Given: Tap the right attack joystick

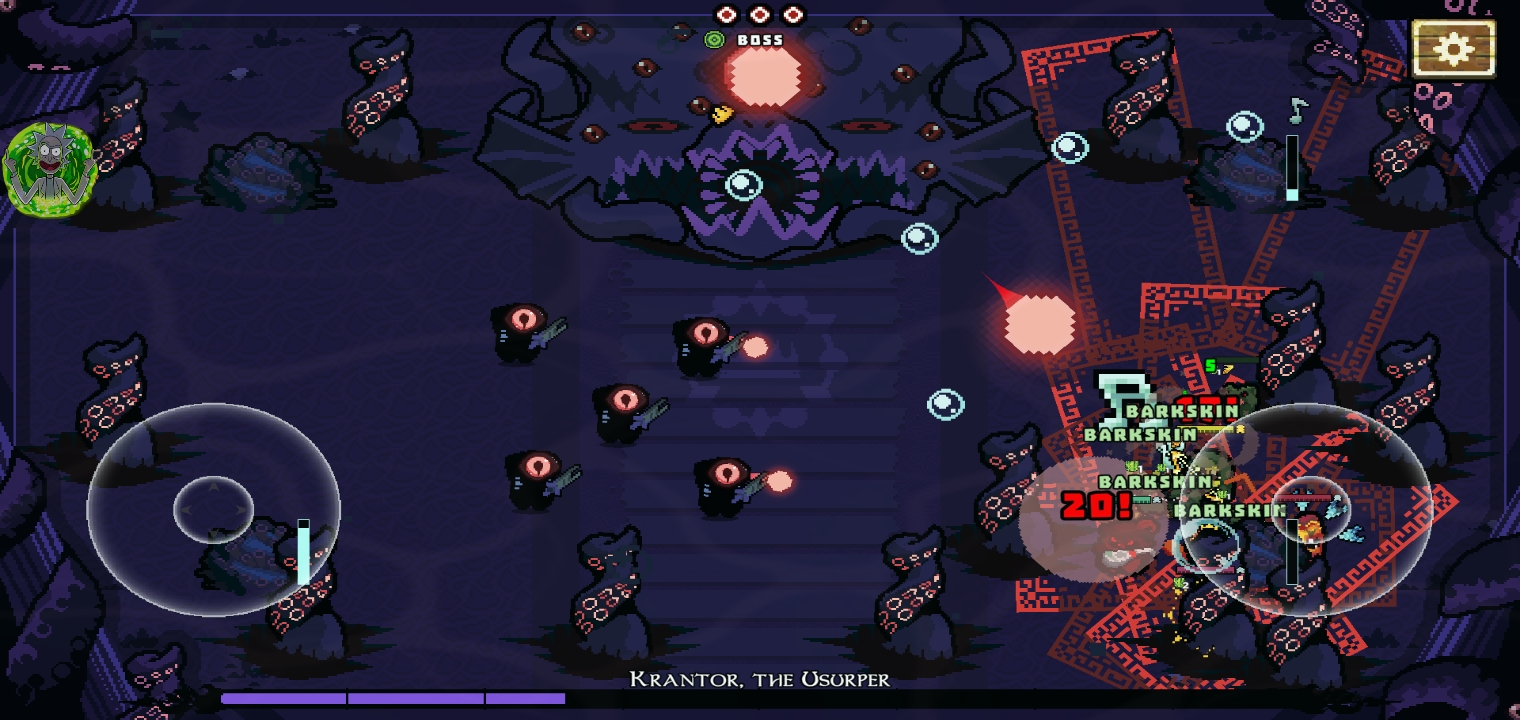Looking at the screenshot, I should 1310,509.
